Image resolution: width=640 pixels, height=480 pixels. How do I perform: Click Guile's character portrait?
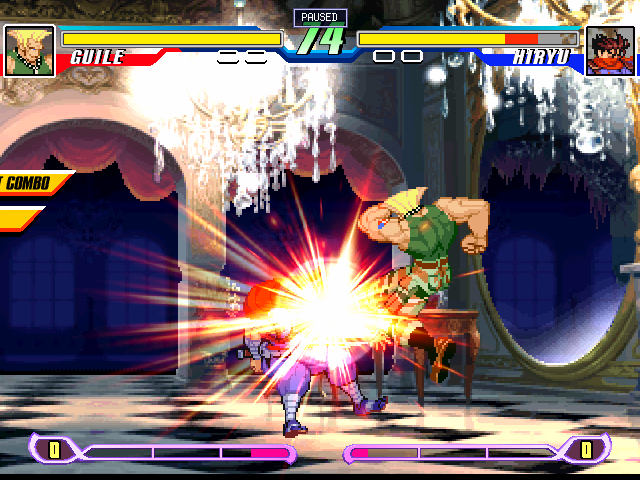tap(28, 50)
